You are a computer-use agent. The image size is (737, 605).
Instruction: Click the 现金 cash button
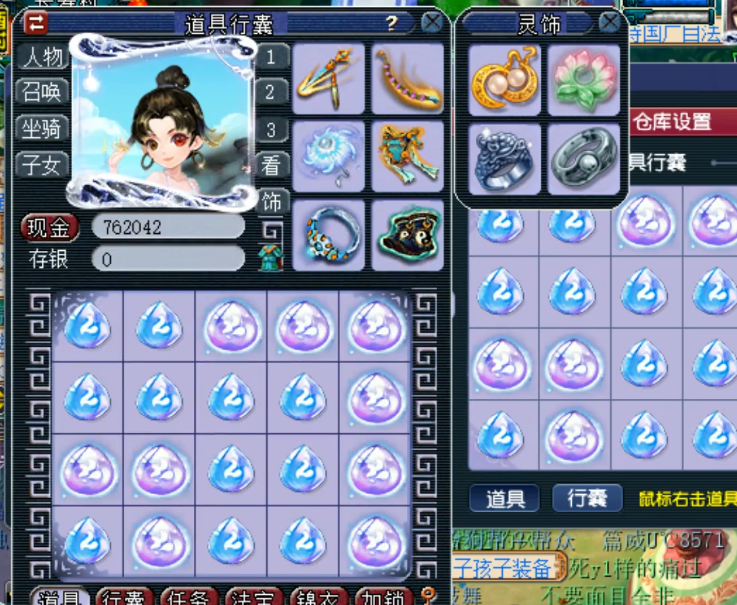[x=50, y=227]
